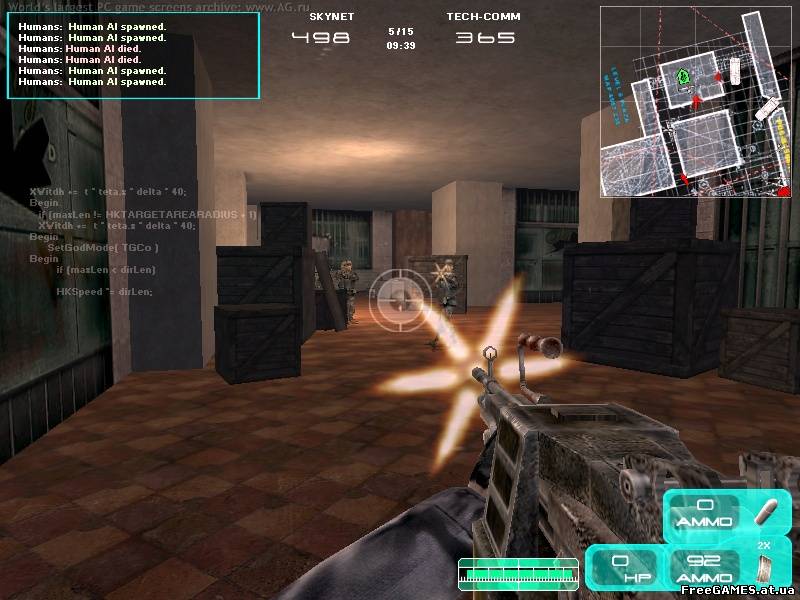Select the green player marker on minimap
This screenshot has height=600, width=800.
(684, 76)
